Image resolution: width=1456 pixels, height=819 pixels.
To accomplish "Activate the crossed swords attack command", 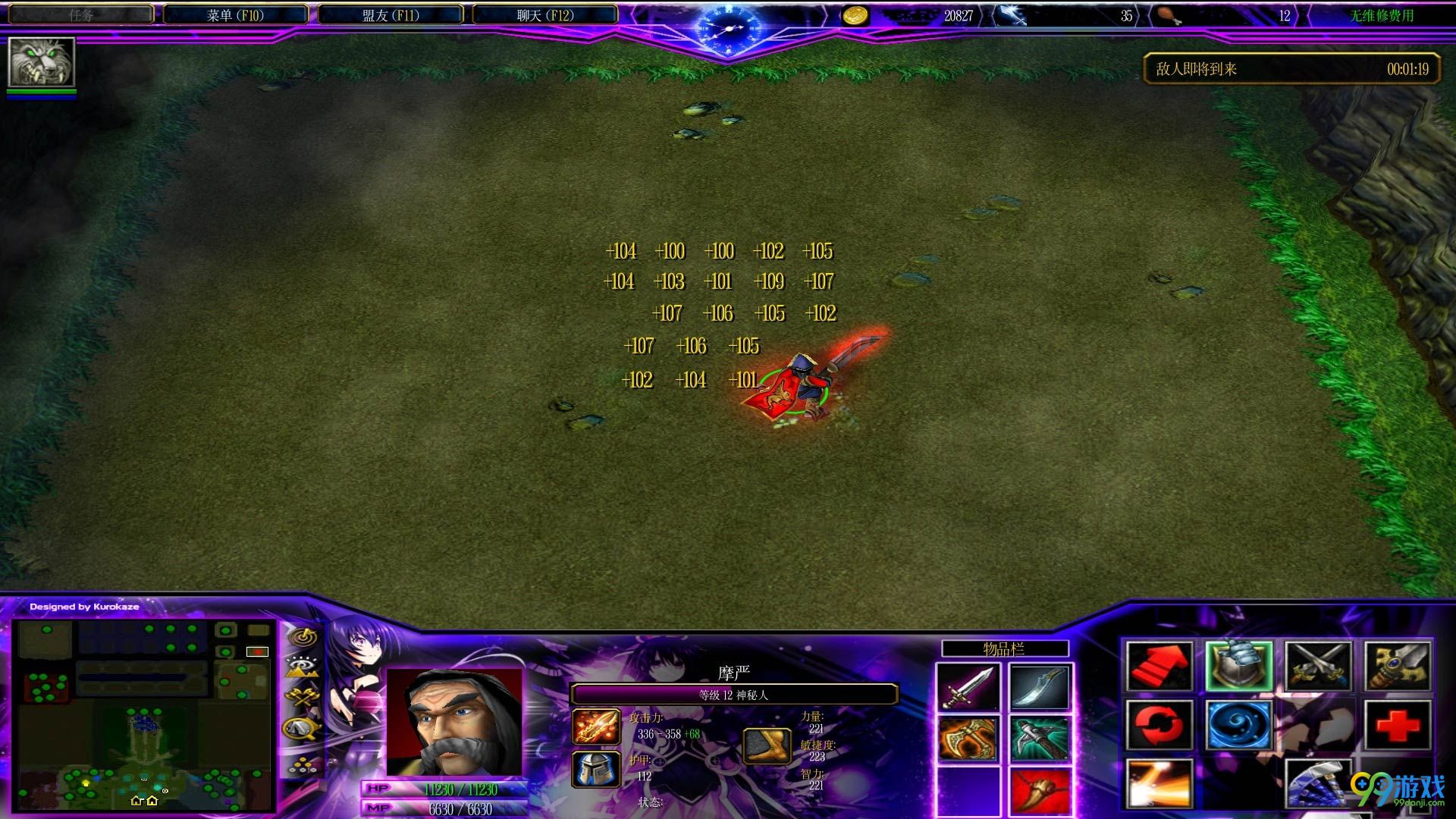I will 1318,666.
